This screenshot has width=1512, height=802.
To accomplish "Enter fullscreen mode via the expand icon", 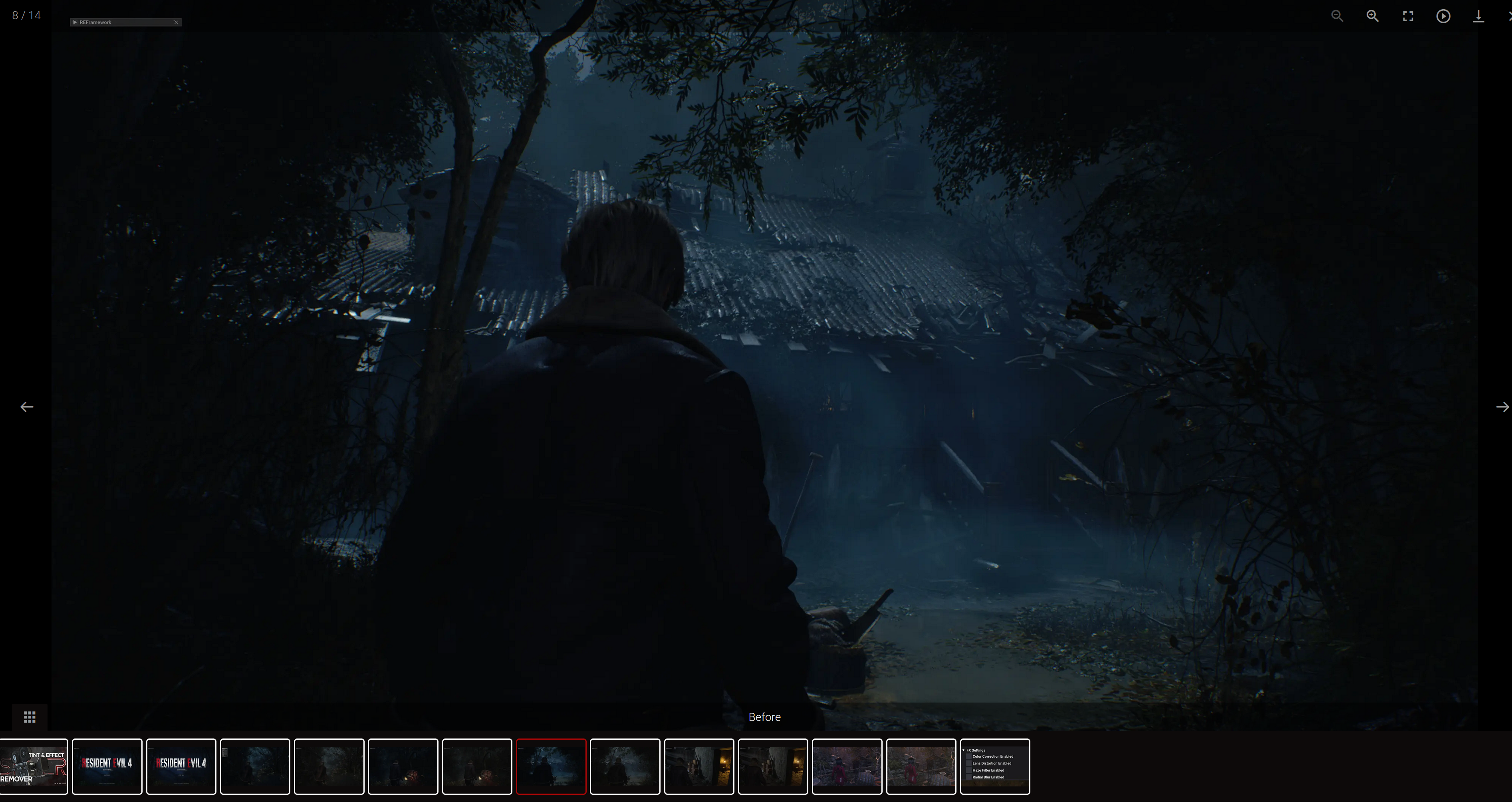I will [1408, 16].
